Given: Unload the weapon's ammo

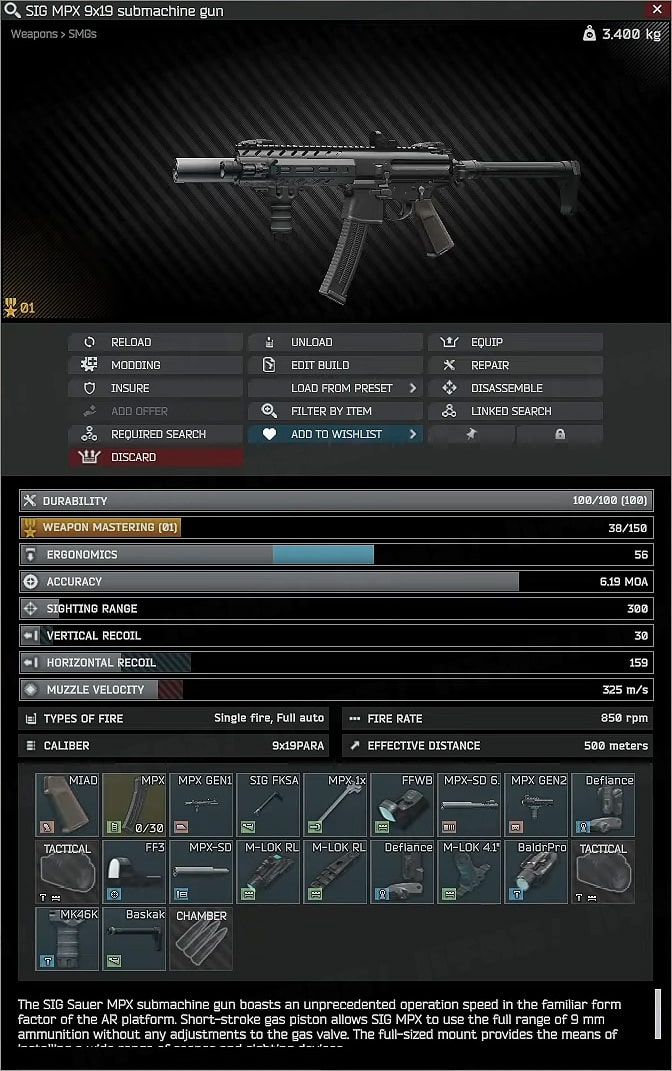Looking at the screenshot, I should pos(334,342).
